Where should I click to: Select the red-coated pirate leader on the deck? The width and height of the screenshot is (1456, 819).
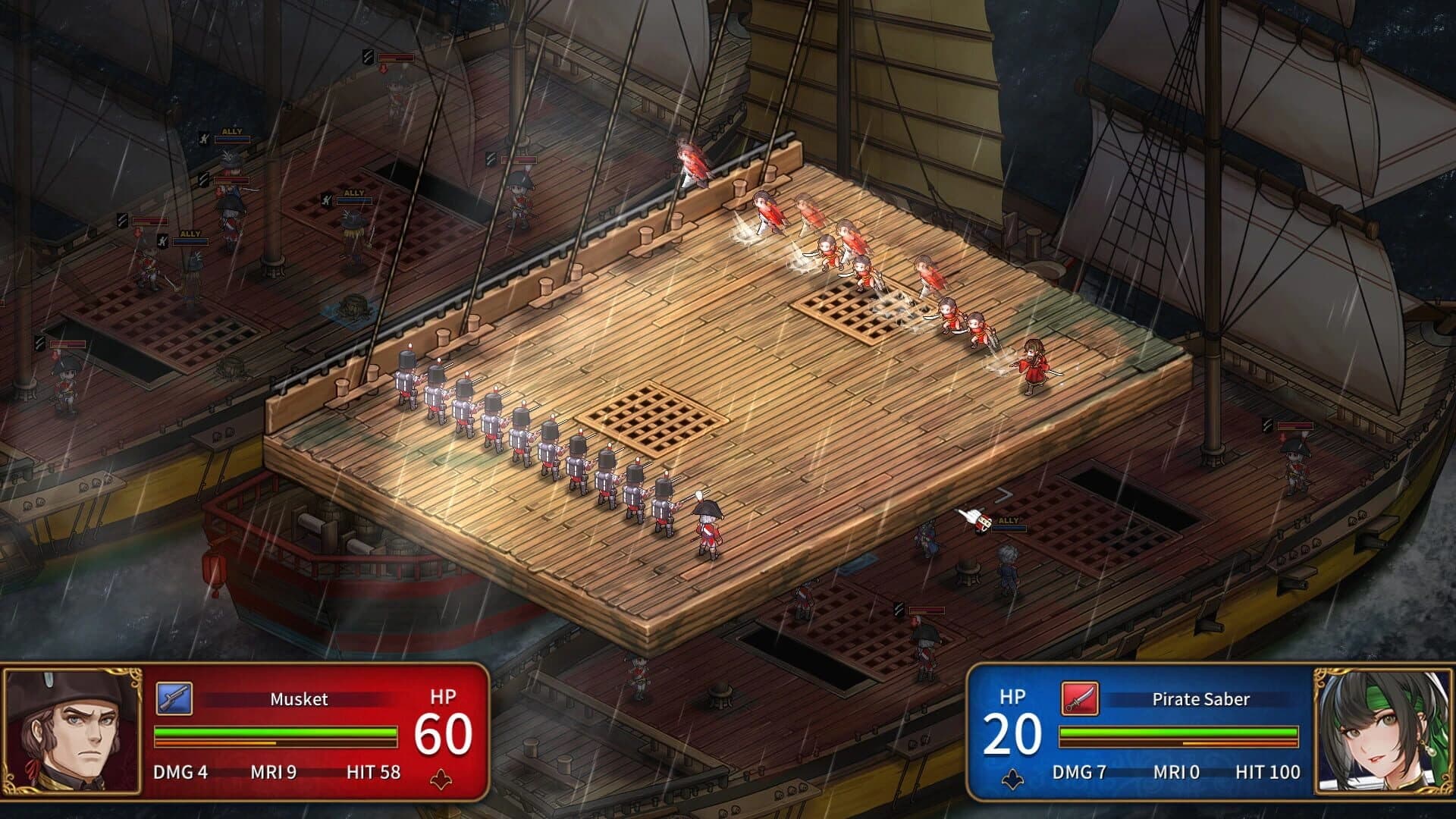click(x=1035, y=368)
